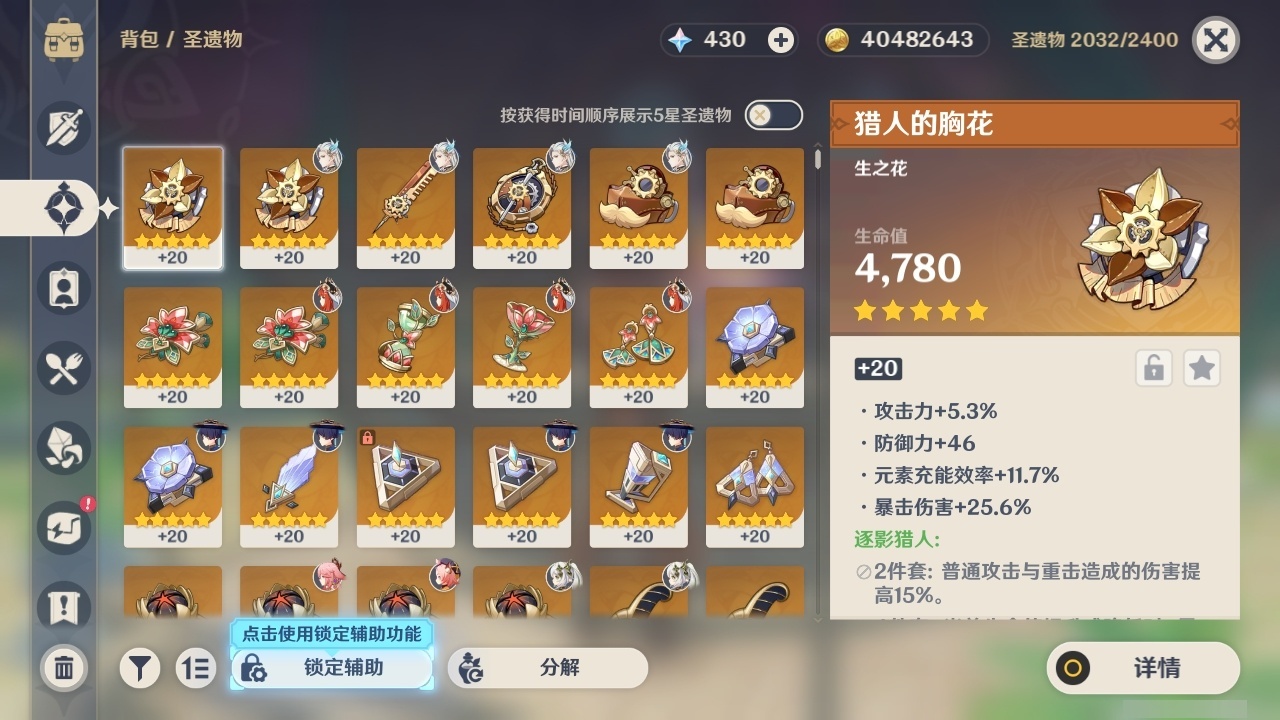This screenshot has width=1280, height=720.
Task: Mark the artifact with the star toggle
Action: click(x=1202, y=368)
